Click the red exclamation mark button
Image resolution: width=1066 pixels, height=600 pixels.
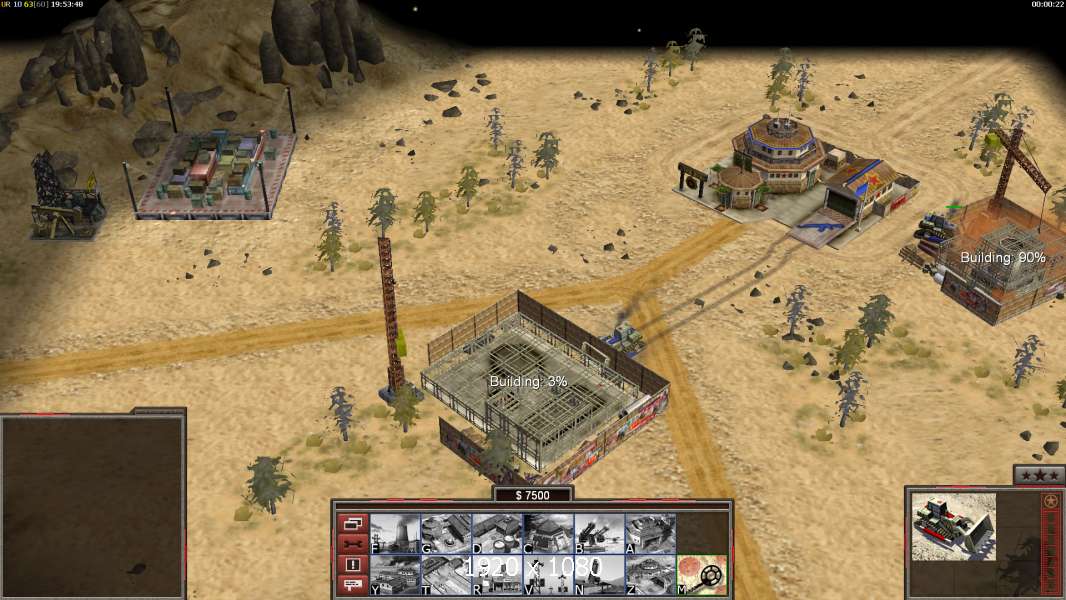click(x=352, y=565)
